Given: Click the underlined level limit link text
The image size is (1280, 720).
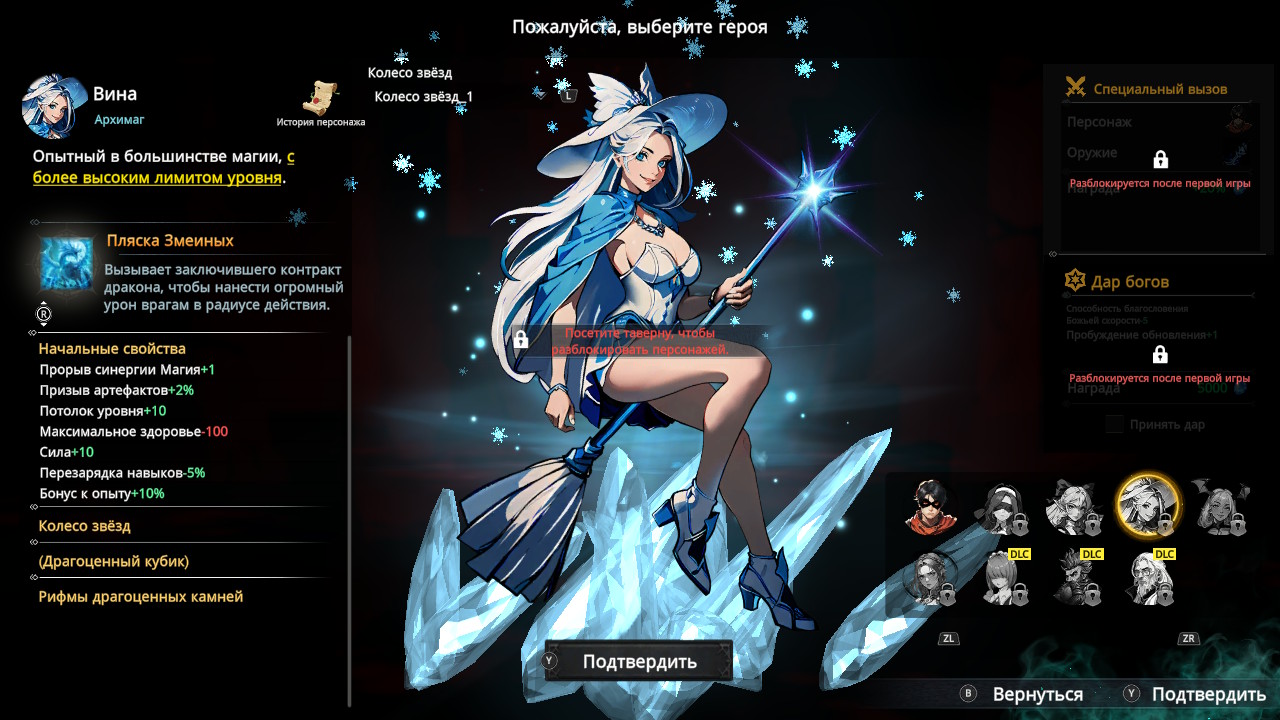Looking at the screenshot, I should pyautogui.click(x=157, y=178).
